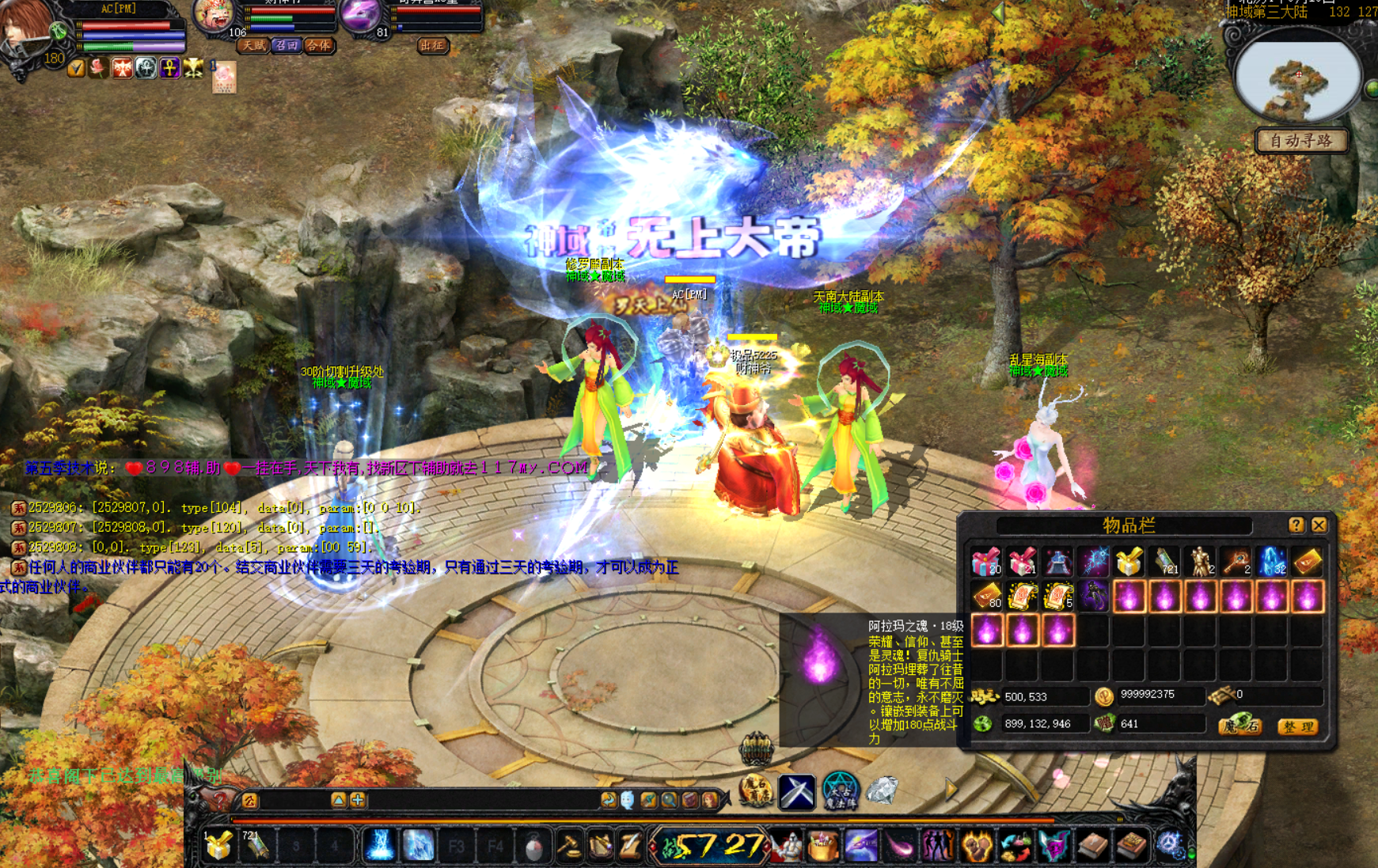1378x868 pixels.
Task: Close the 物品栏 inventory window
Action: pos(1319,525)
